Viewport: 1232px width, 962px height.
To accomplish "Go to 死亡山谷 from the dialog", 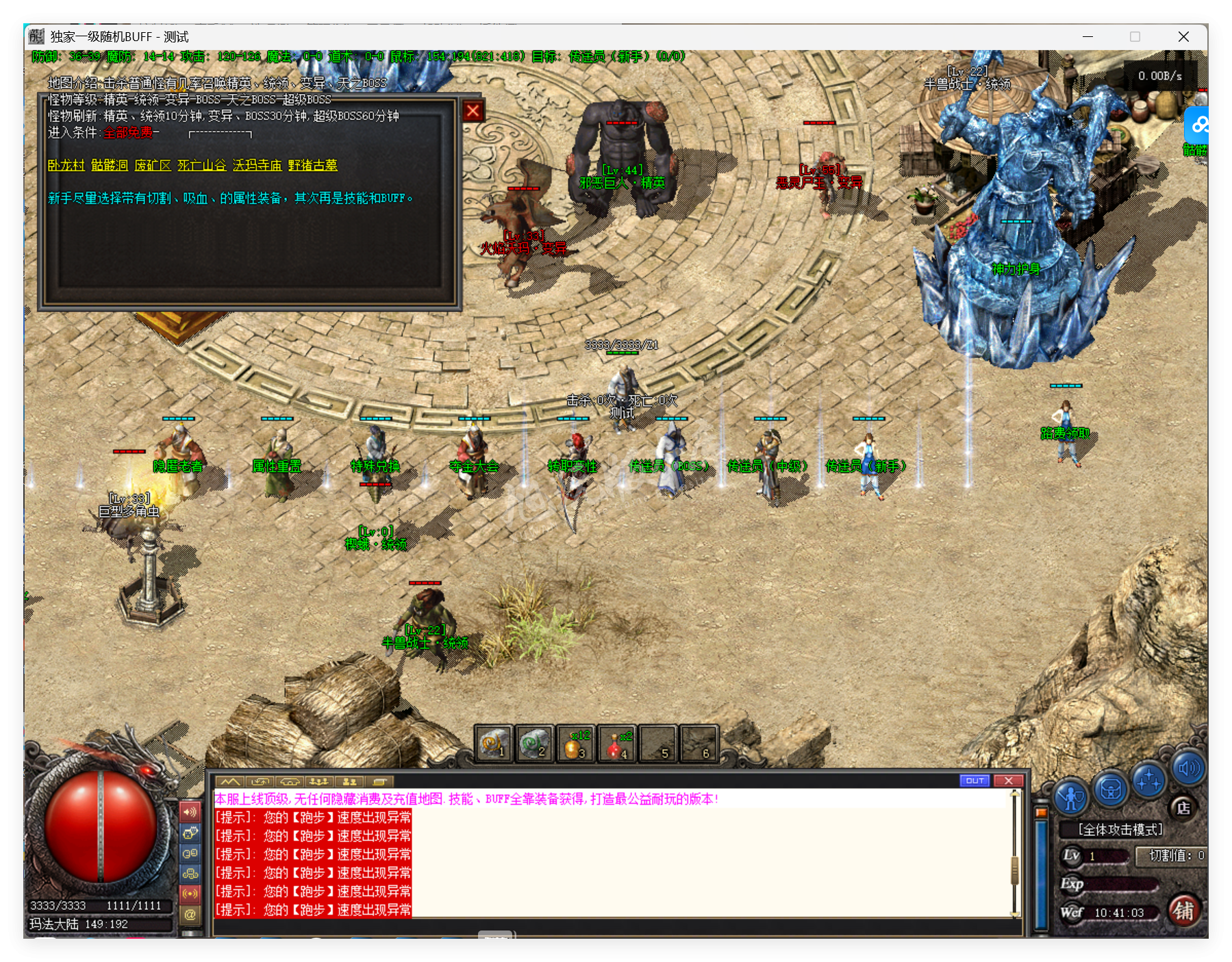I will click(201, 165).
